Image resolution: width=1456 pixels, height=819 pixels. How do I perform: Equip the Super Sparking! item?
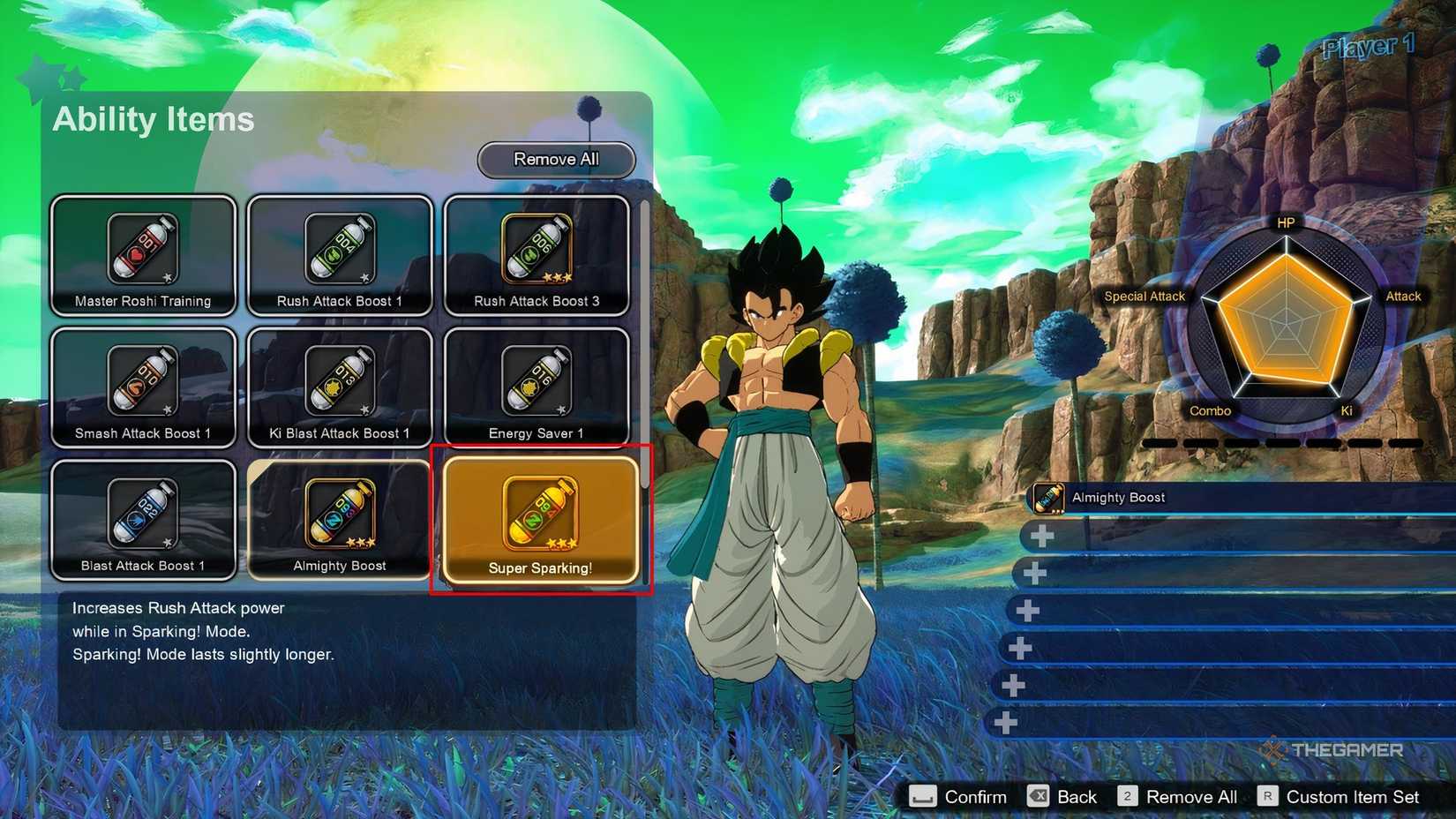click(x=540, y=521)
